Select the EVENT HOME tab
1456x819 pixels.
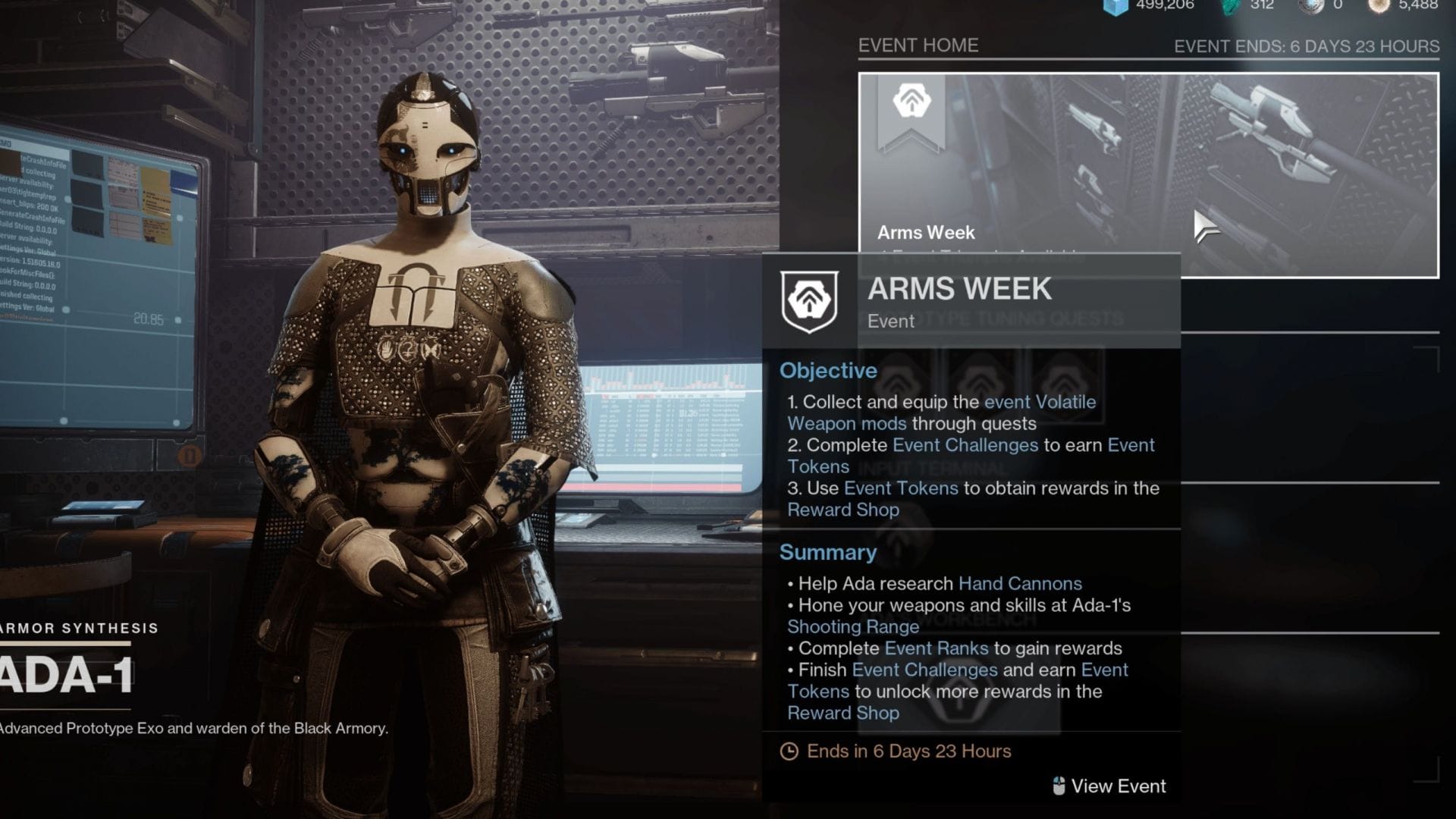[918, 45]
